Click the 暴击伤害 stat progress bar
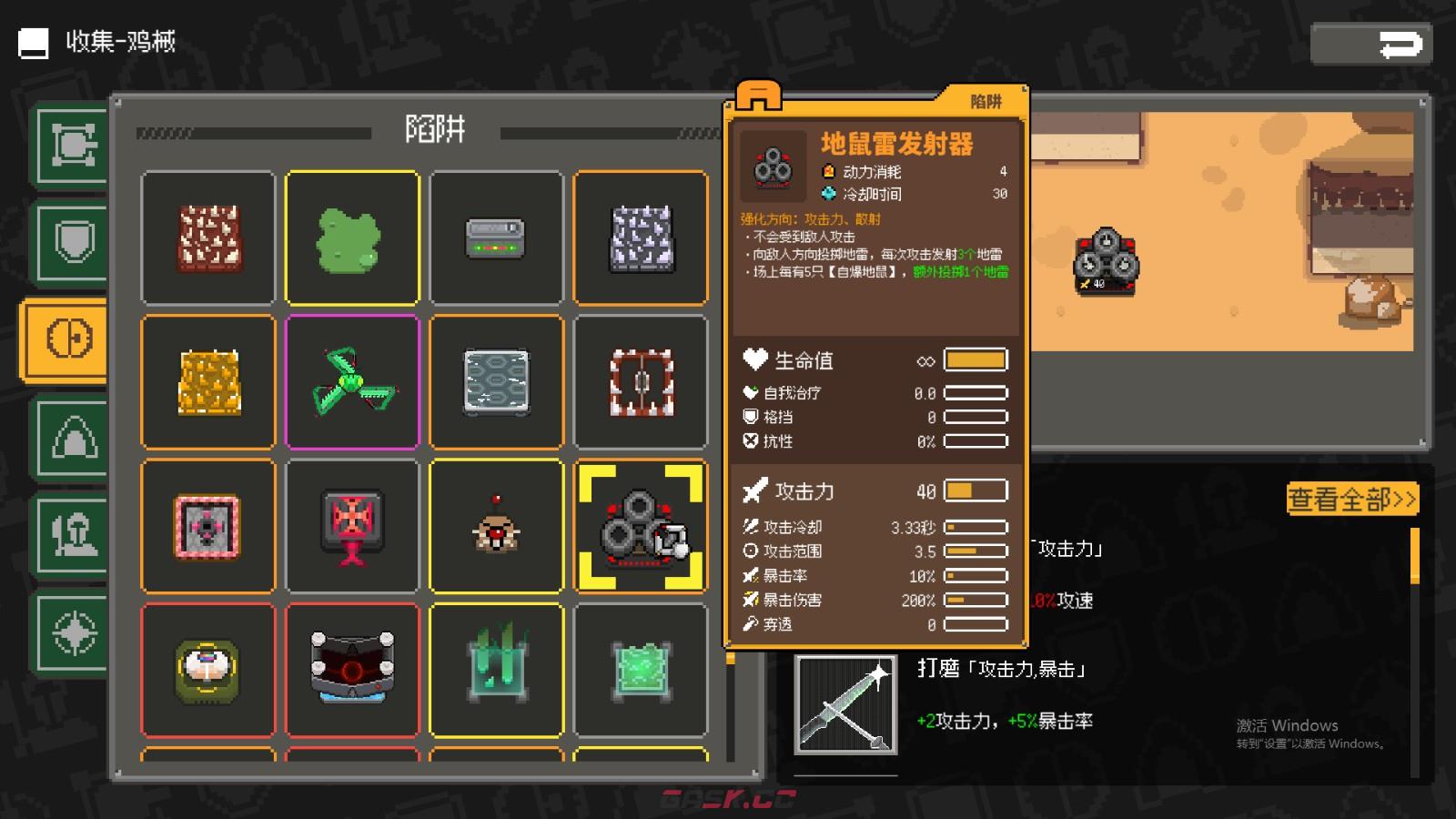The width and height of the screenshot is (1456, 819). pyautogui.click(x=976, y=601)
